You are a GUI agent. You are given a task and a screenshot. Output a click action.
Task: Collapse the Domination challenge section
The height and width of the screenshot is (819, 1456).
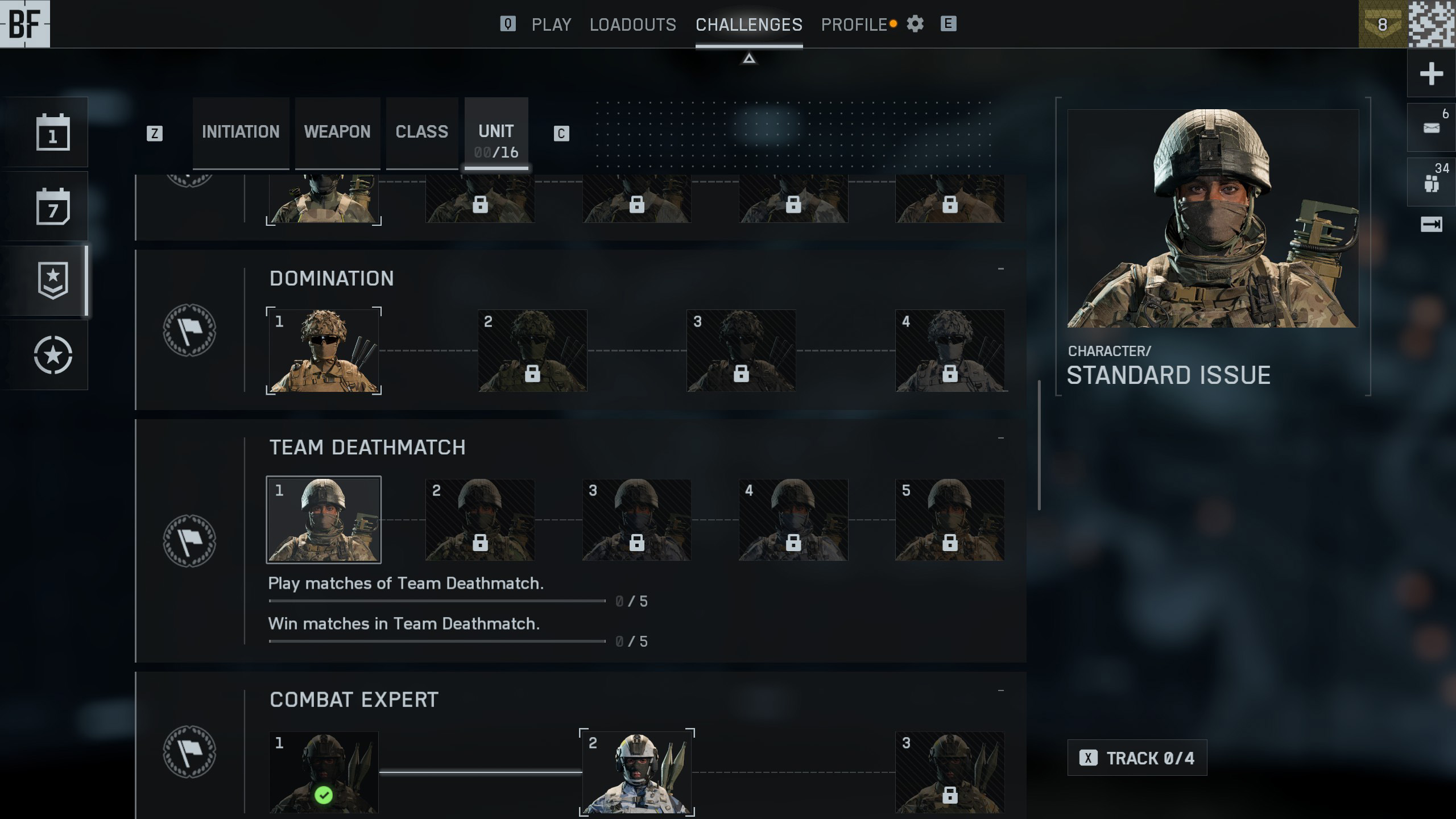[x=1000, y=269]
